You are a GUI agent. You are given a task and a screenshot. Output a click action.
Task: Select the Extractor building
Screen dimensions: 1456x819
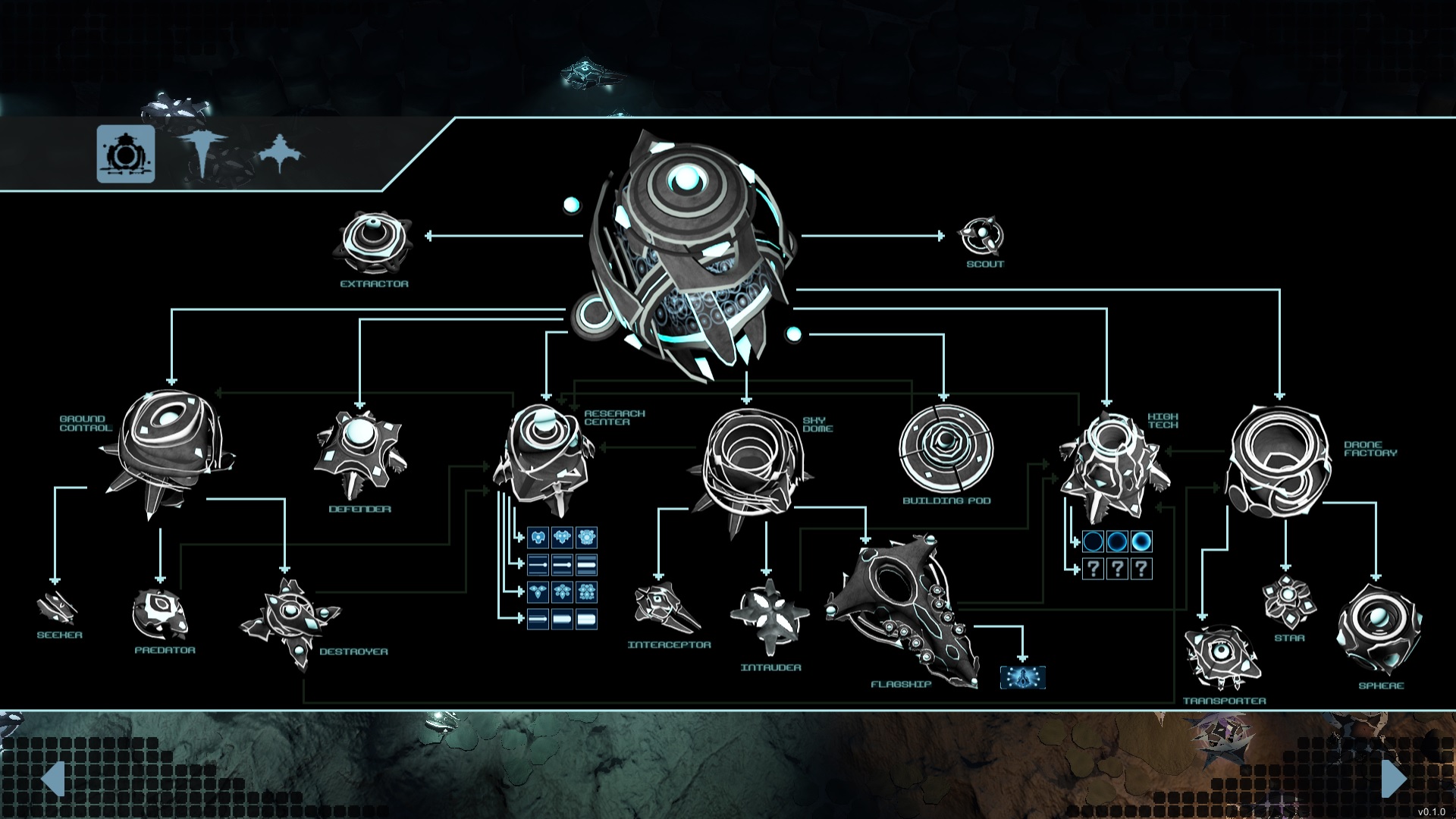pos(374,243)
